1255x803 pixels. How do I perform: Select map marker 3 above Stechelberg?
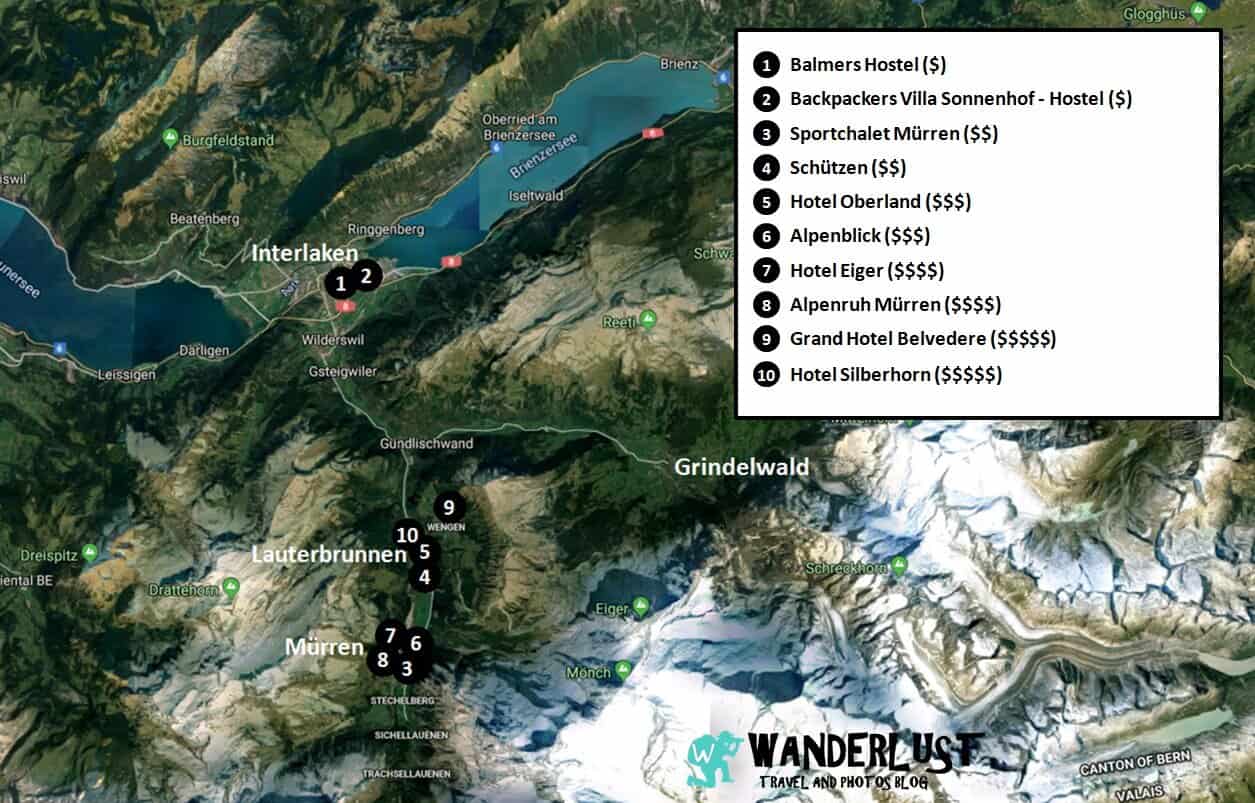click(406, 668)
